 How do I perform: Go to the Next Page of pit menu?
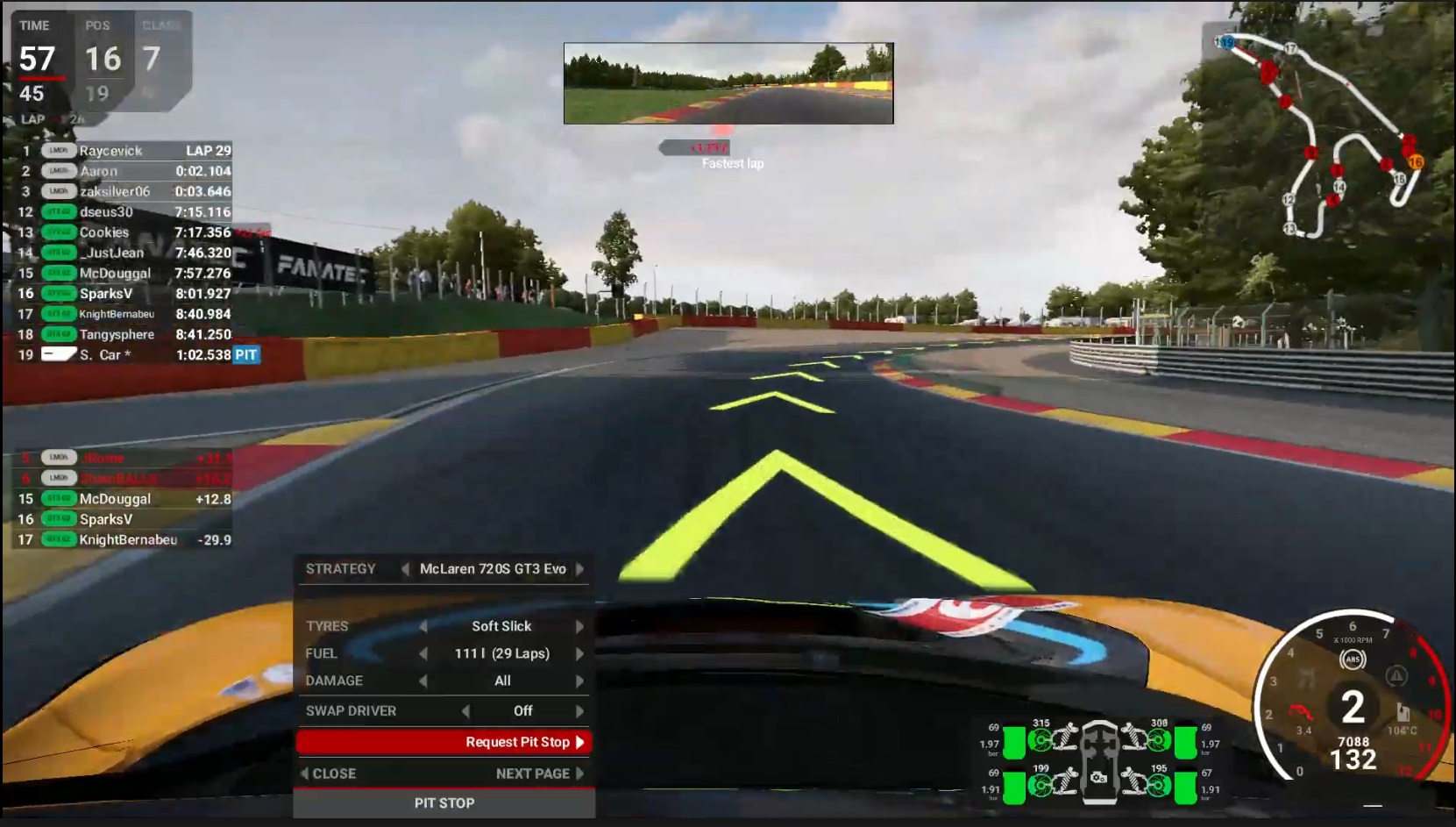point(538,774)
